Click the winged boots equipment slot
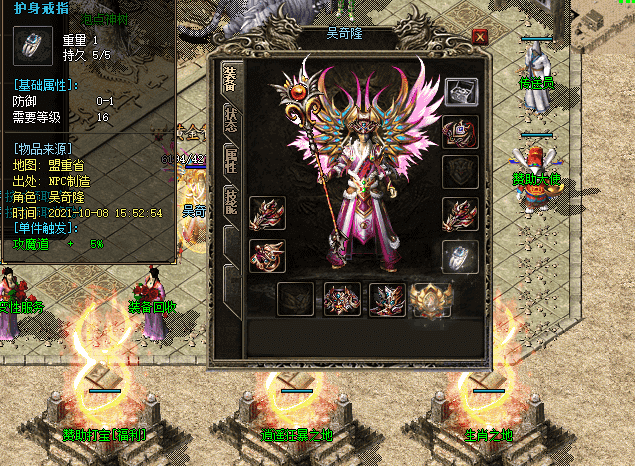 click(x=386, y=298)
